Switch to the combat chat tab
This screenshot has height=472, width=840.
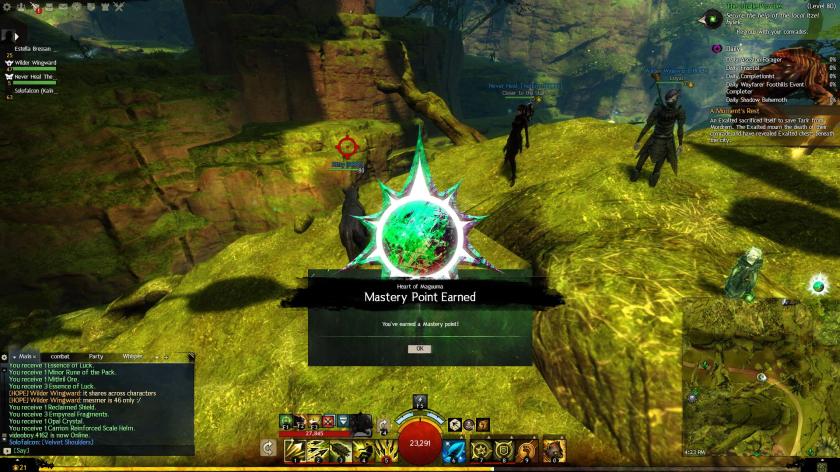click(60, 356)
